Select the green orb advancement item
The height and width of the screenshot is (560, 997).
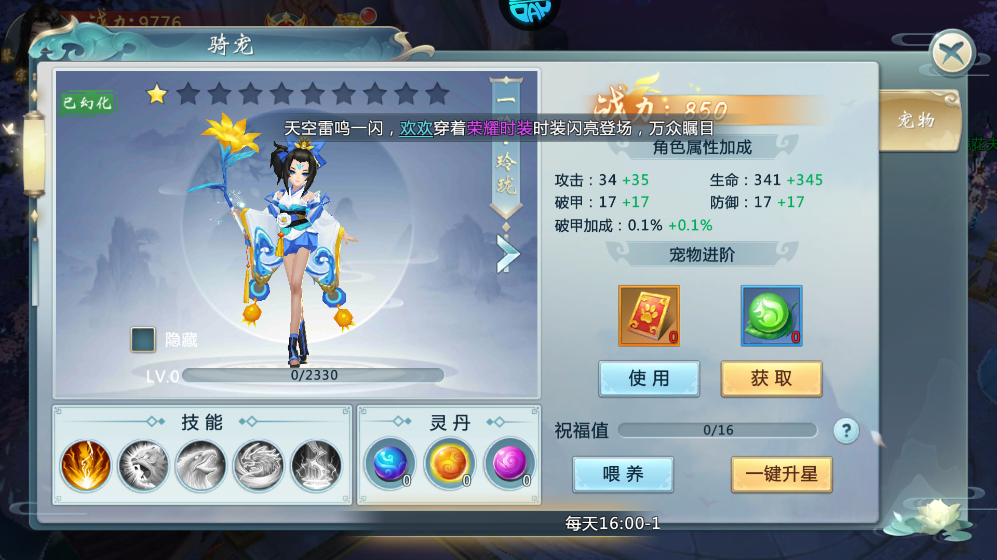pos(771,316)
